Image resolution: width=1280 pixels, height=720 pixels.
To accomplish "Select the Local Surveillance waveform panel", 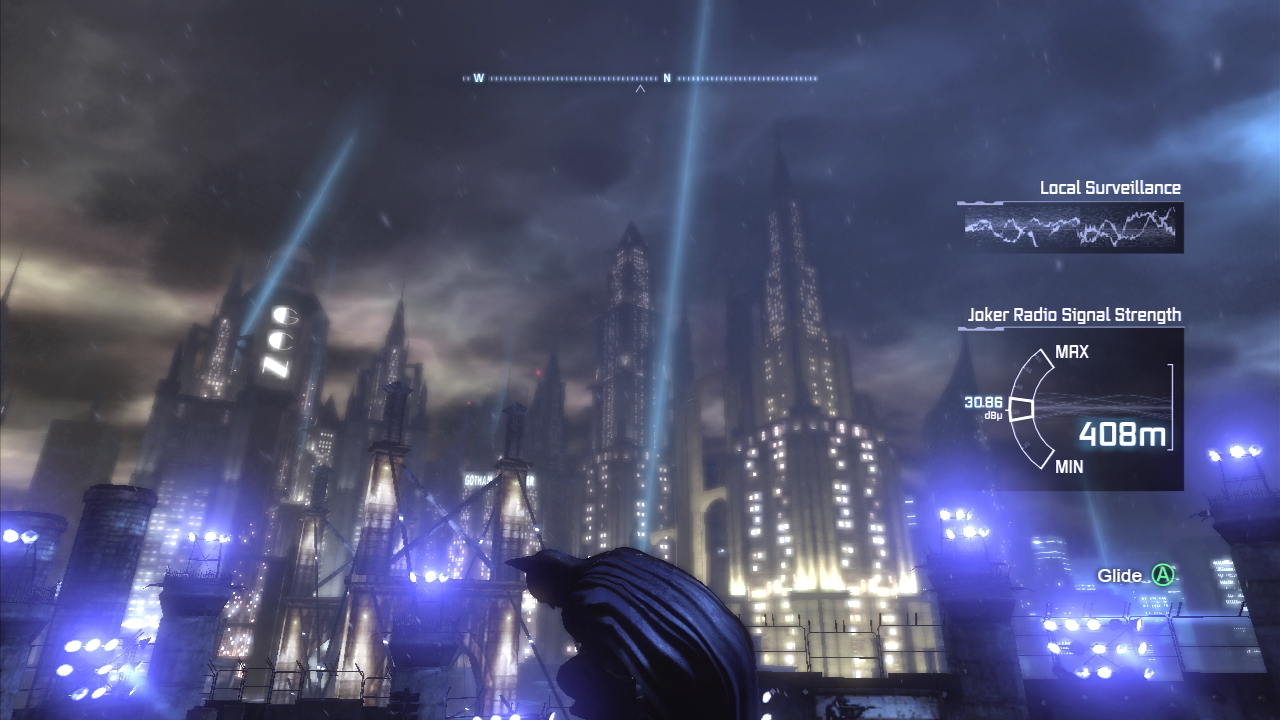I will [x=1071, y=228].
